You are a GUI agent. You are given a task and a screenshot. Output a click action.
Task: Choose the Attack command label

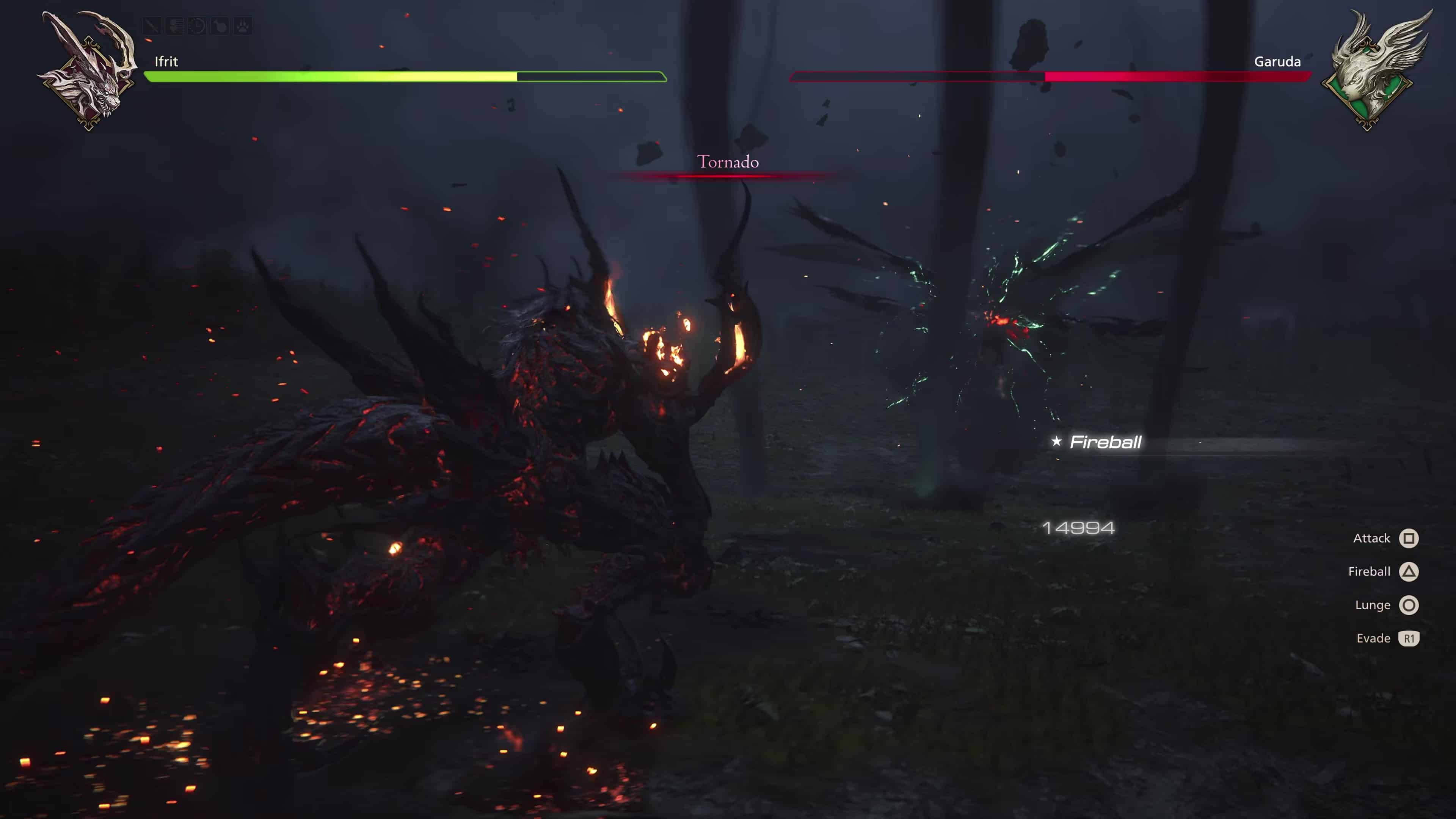click(x=1371, y=538)
